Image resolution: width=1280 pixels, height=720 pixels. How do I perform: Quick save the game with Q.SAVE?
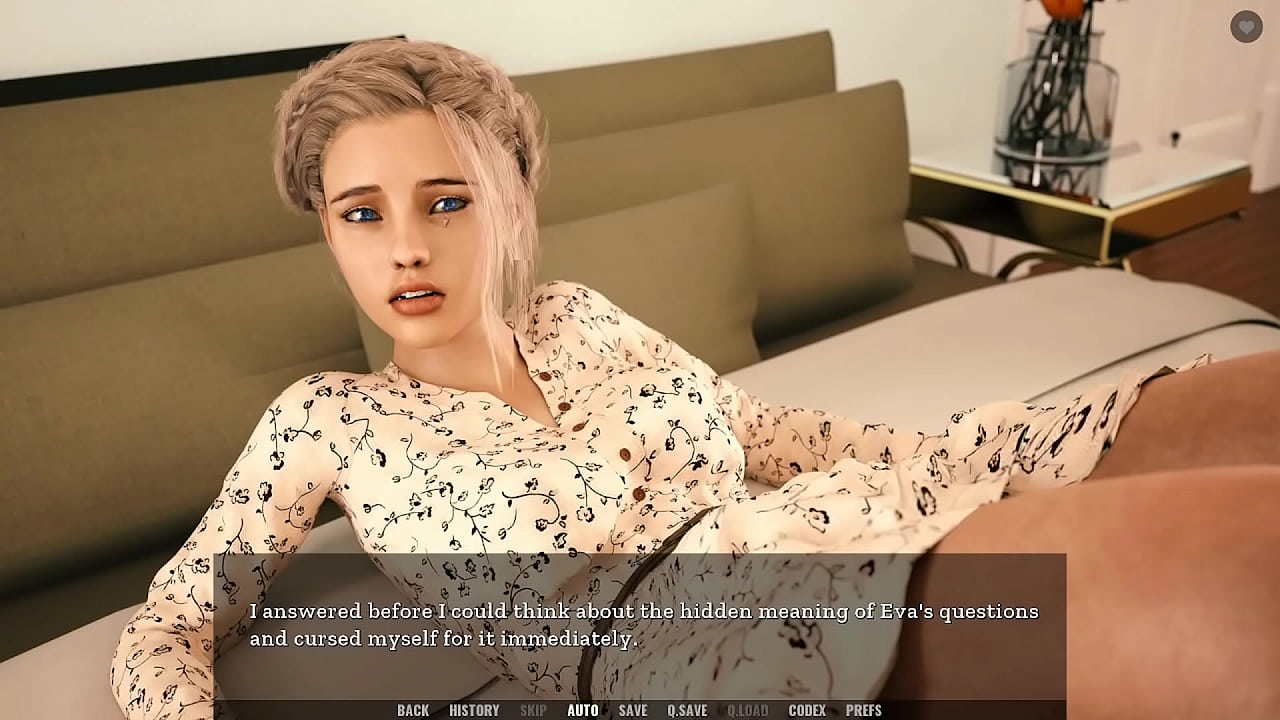point(690,710)
